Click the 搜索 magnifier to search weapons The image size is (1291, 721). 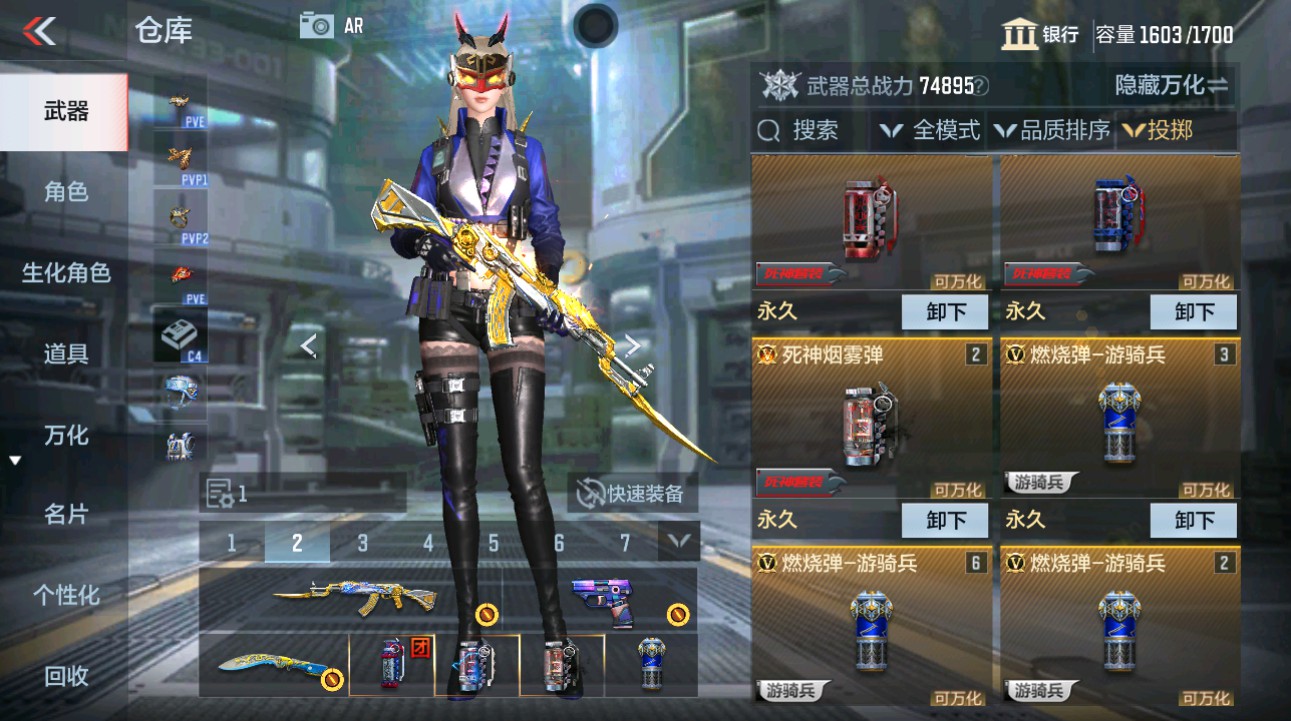[x=768, y=129]
